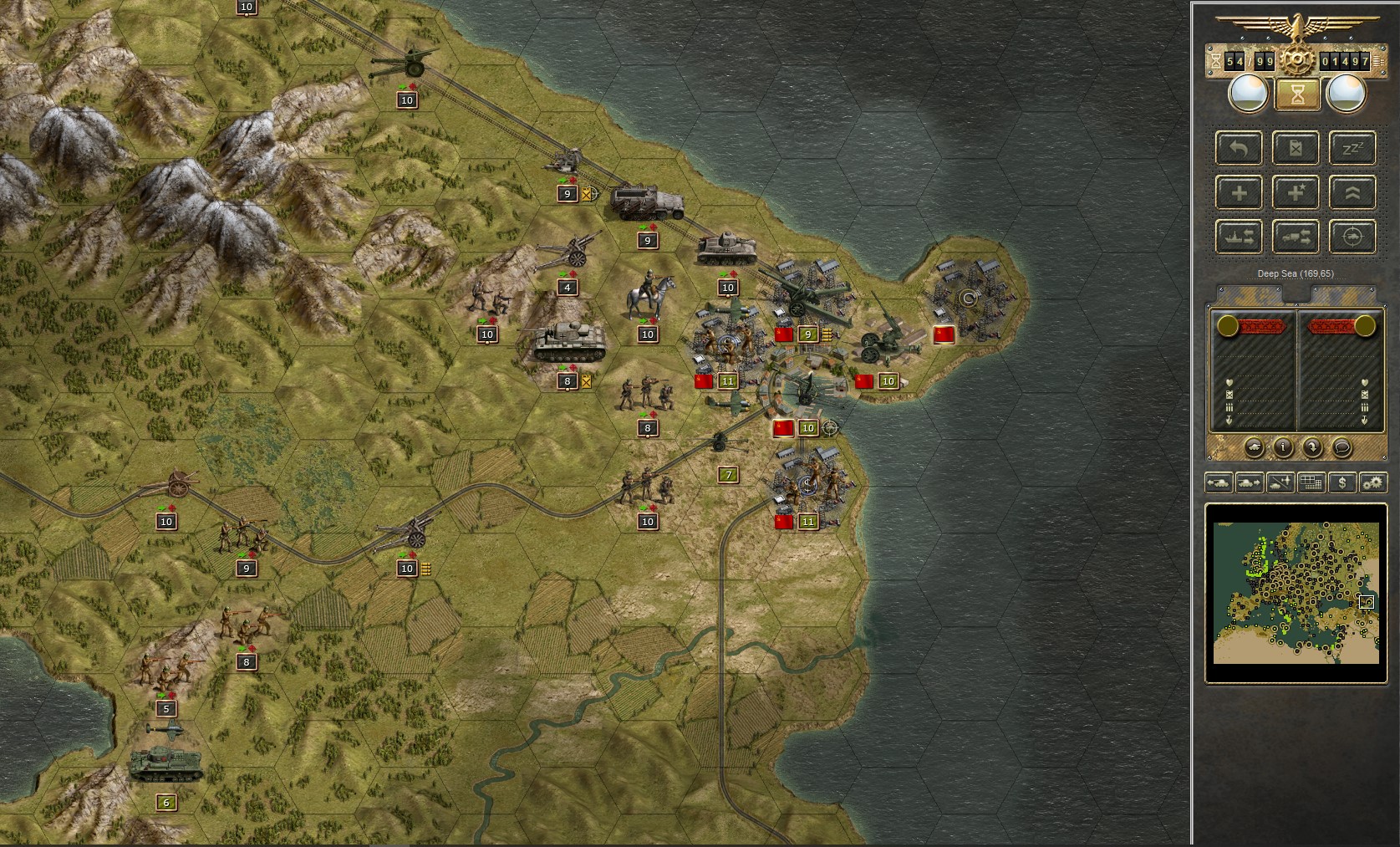Toggle the round tank display button
This screenshot has width=1400, height=847.
(1255, 448)
